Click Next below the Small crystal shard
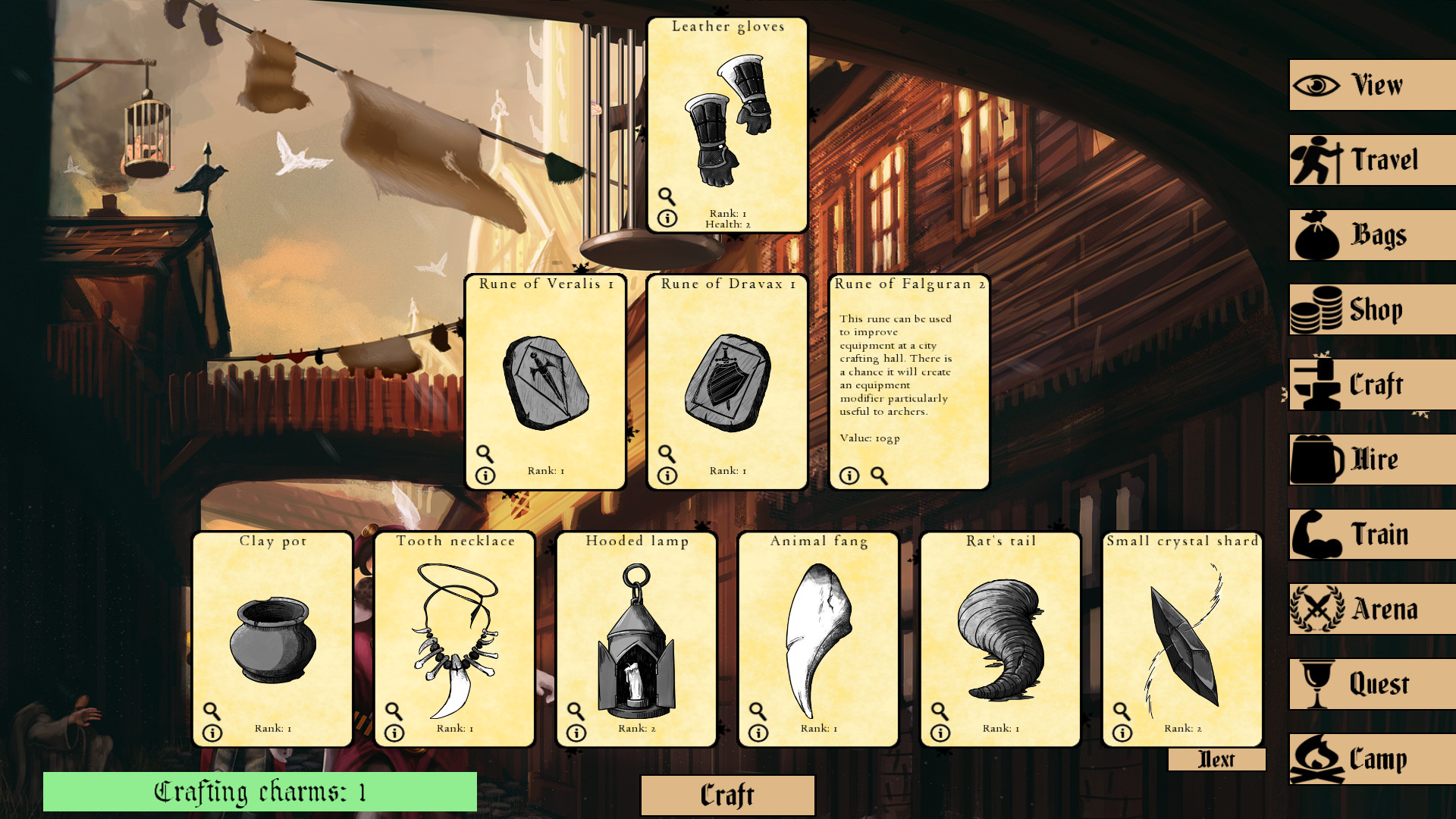 [x=1216, y=759]
